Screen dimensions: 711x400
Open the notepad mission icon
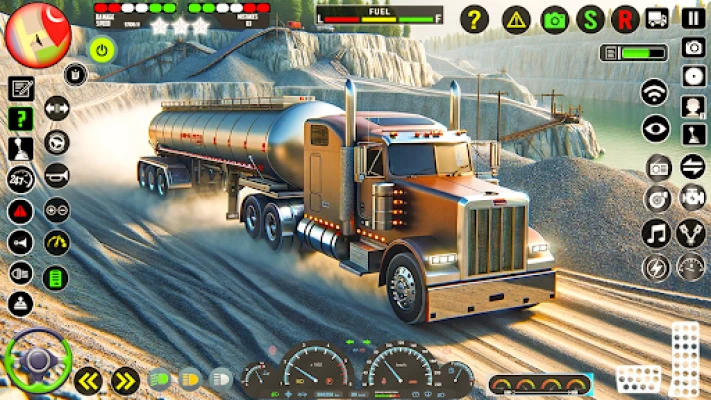[x=21, y=88]
